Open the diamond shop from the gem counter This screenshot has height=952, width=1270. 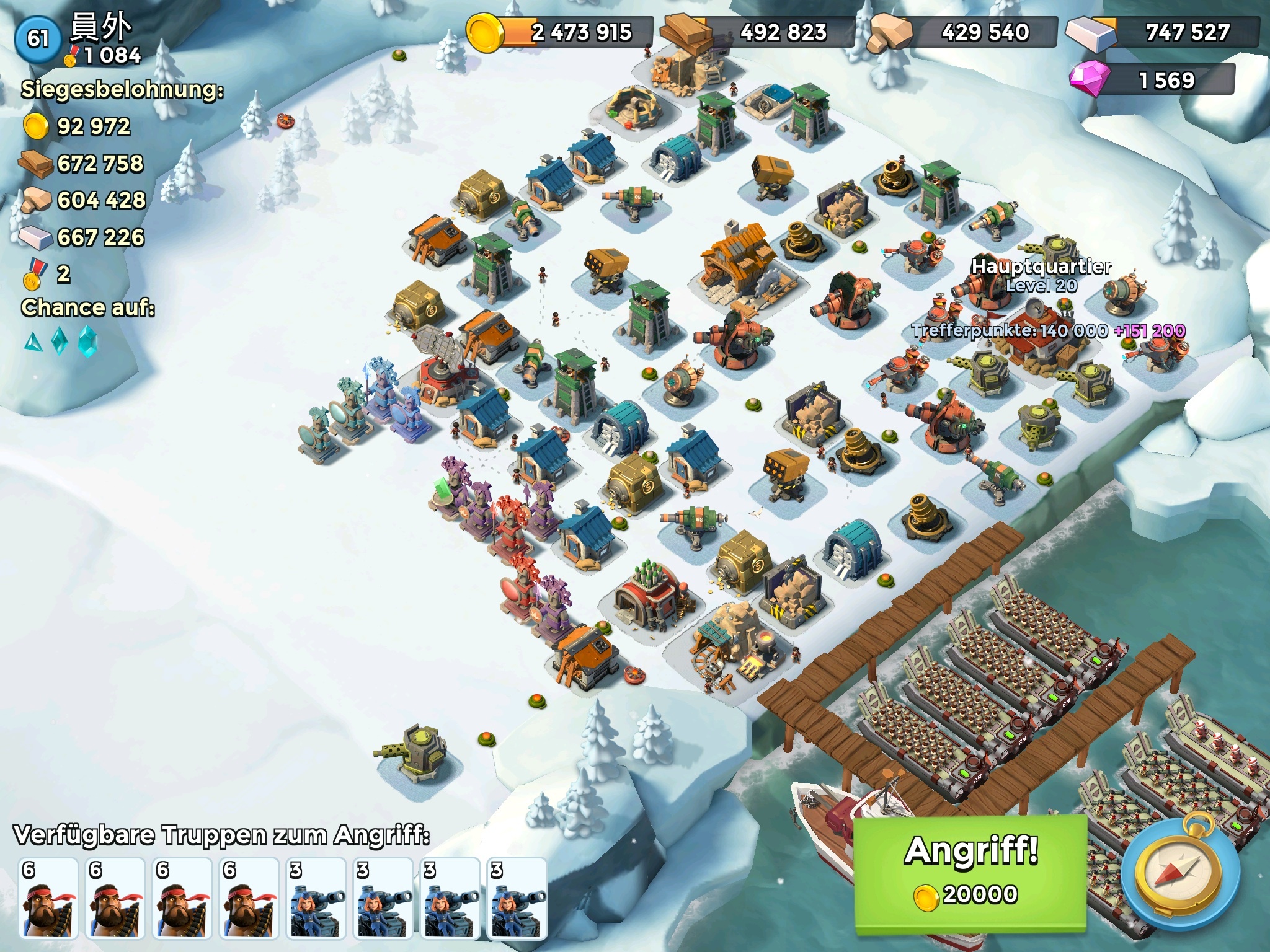(x=1152, y=80)
